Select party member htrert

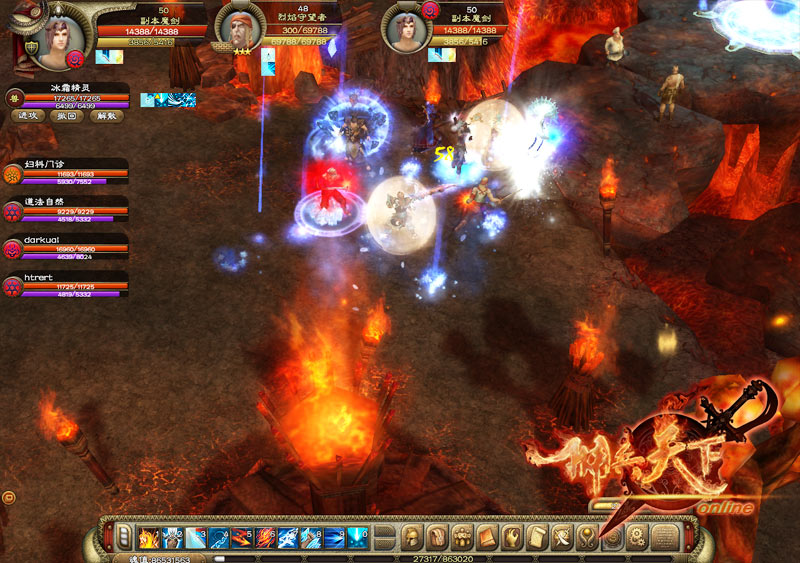coord(15,286)
